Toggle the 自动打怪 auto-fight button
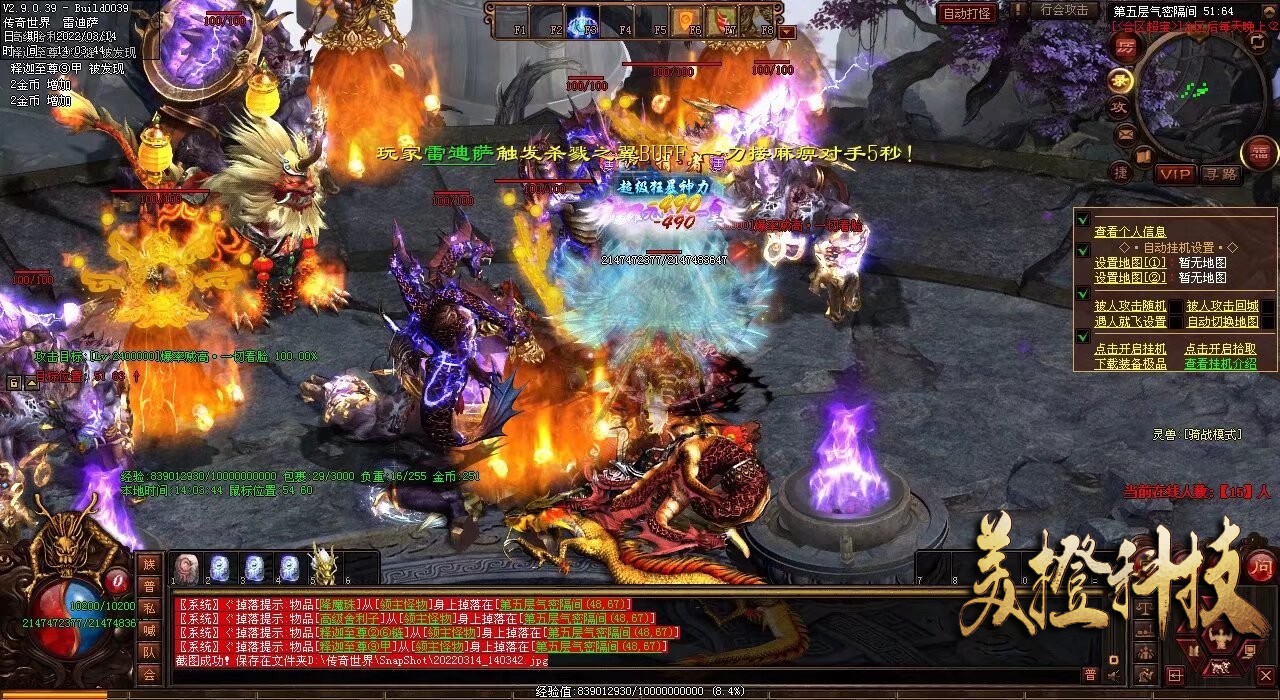The height and width of the screenshot is (700, 1280). (x=967, y=13)
